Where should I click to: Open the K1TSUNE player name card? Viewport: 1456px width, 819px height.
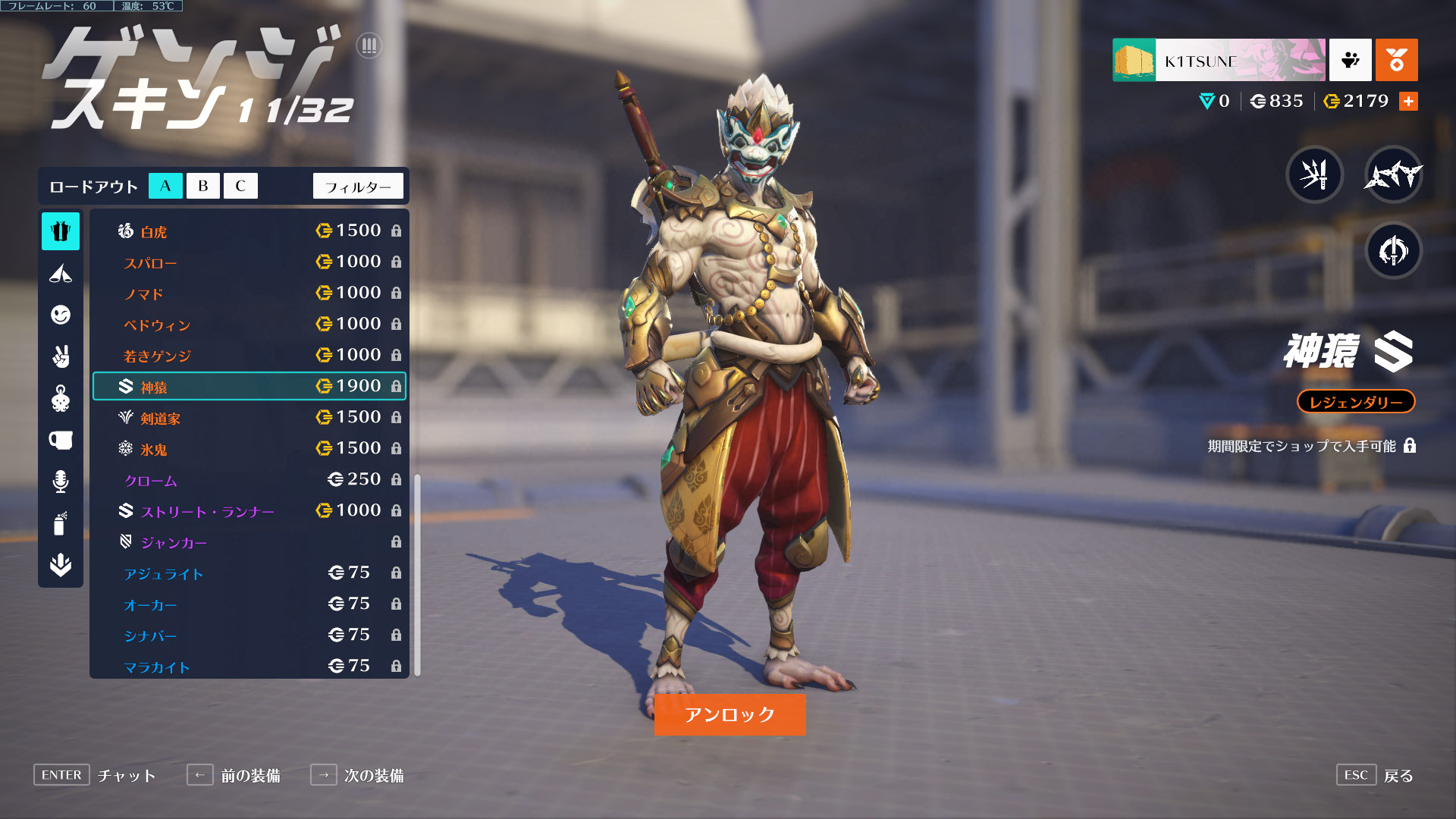[1219, 60]
